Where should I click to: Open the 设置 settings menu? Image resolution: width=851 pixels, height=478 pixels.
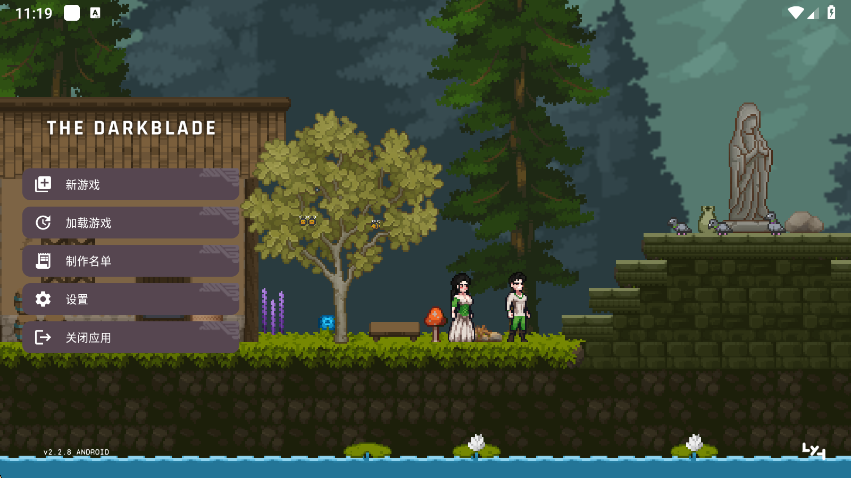130,299
